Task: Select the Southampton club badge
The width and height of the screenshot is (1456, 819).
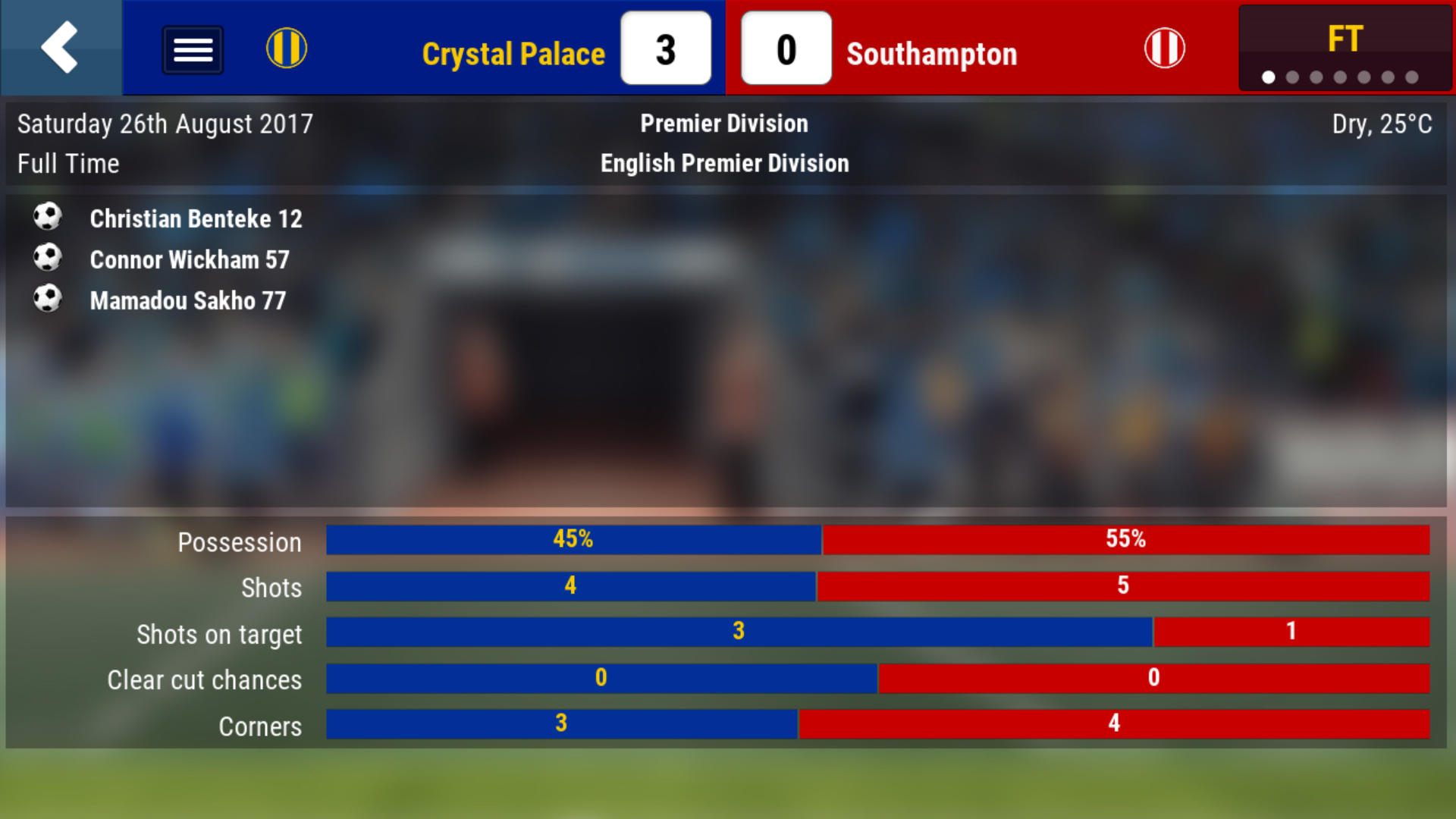Action: point(1164,49)
